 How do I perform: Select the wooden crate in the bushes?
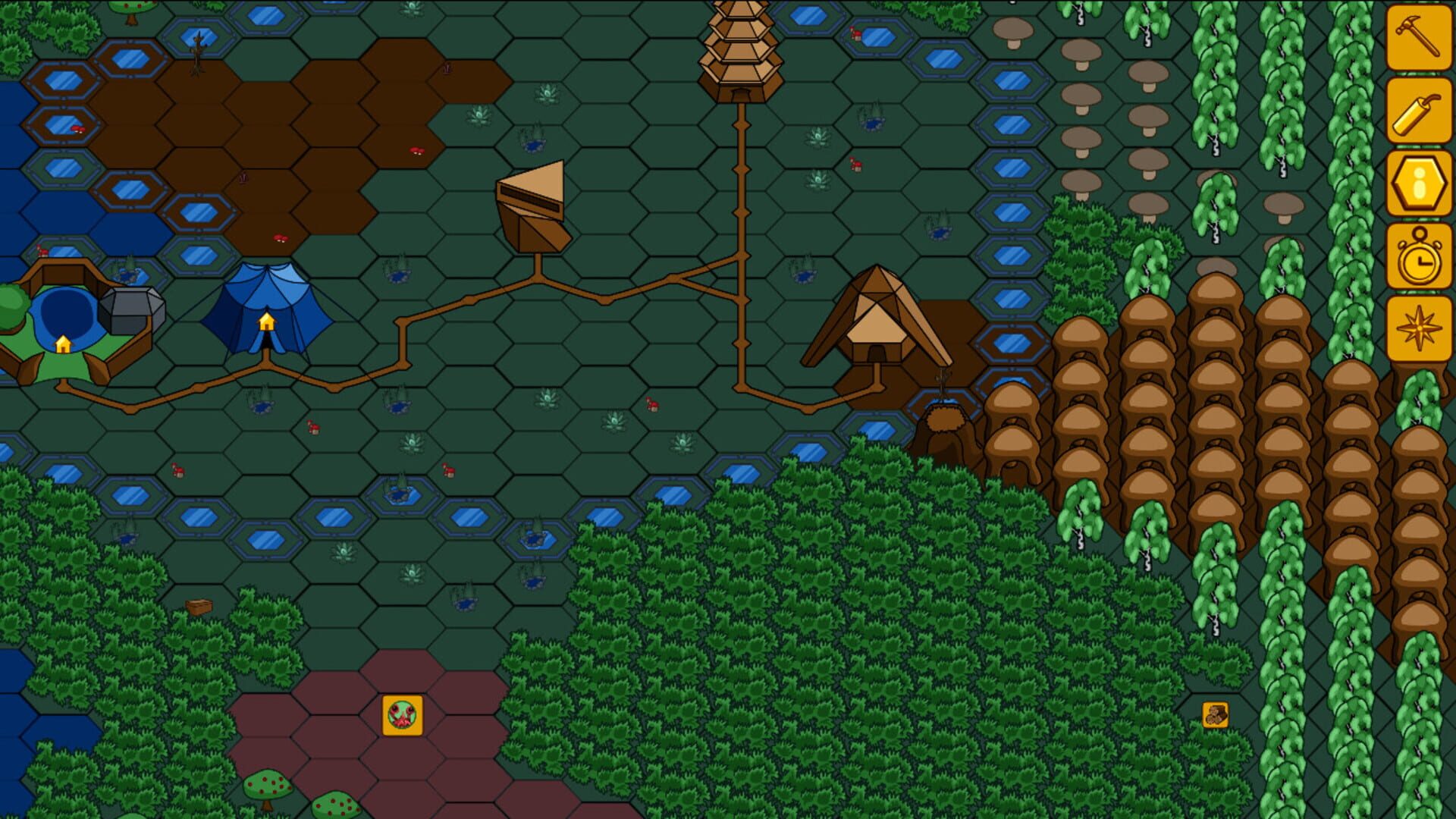(199, 606)
